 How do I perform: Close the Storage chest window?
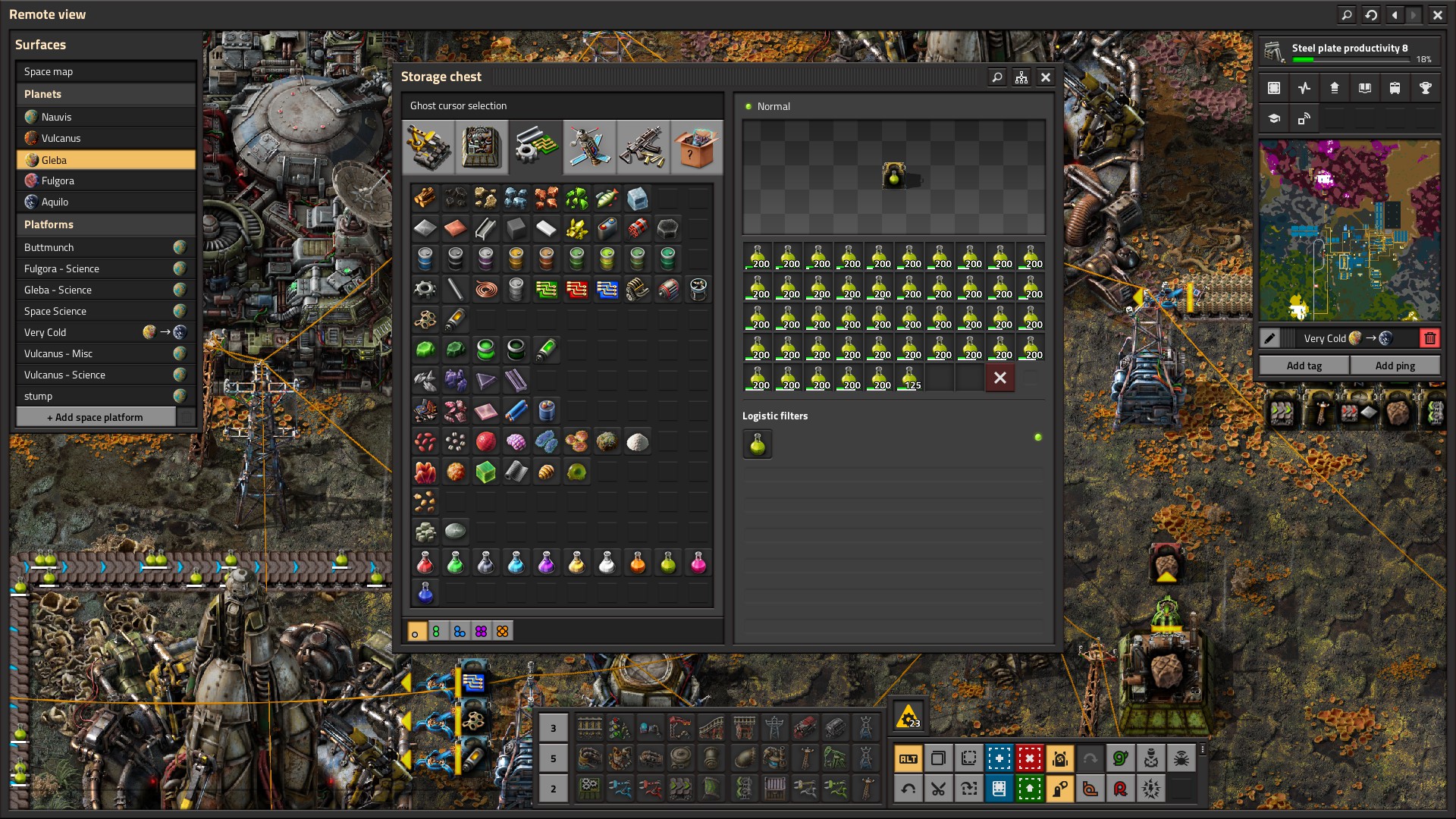coord(1046,77)
